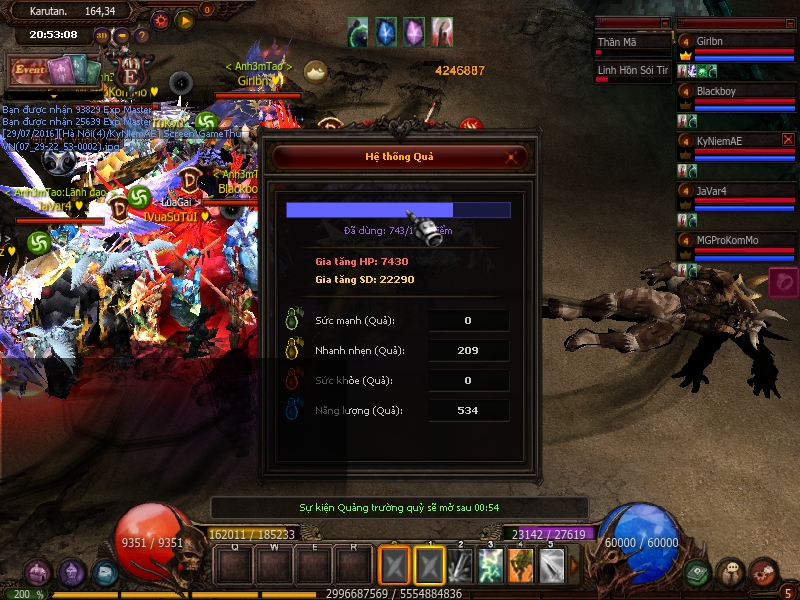
Task: Activate the orange skill in hotbar slot 4
Action: [x=521, y=566]
